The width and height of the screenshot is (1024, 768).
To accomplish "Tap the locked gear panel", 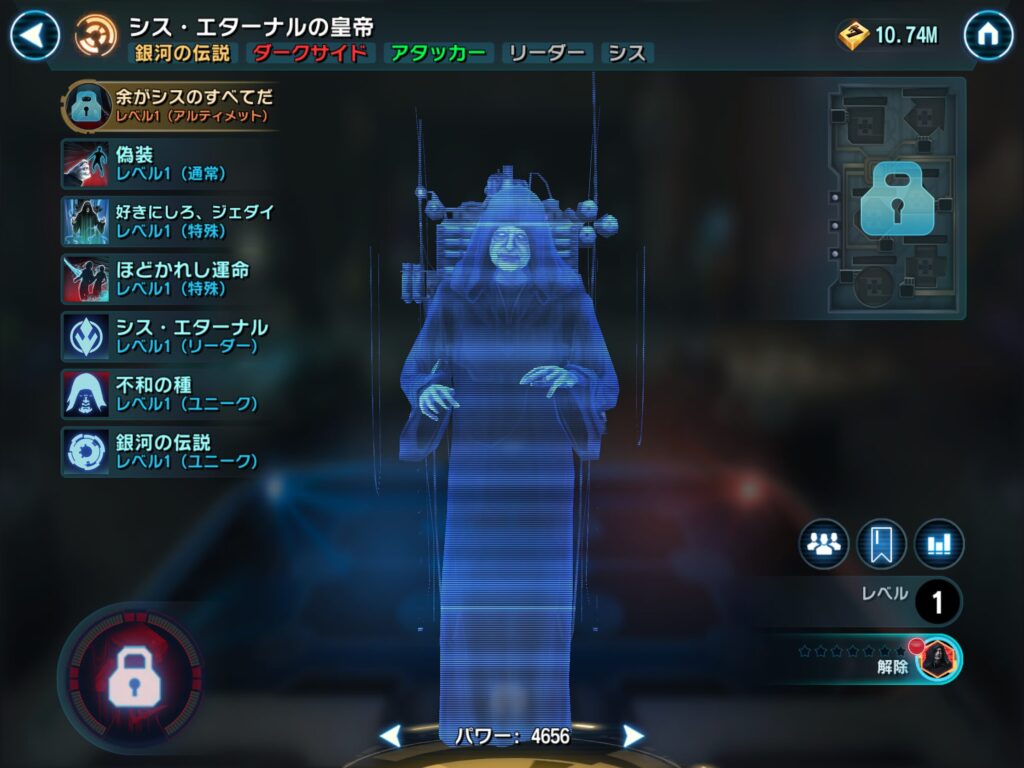I will [896, 200].
